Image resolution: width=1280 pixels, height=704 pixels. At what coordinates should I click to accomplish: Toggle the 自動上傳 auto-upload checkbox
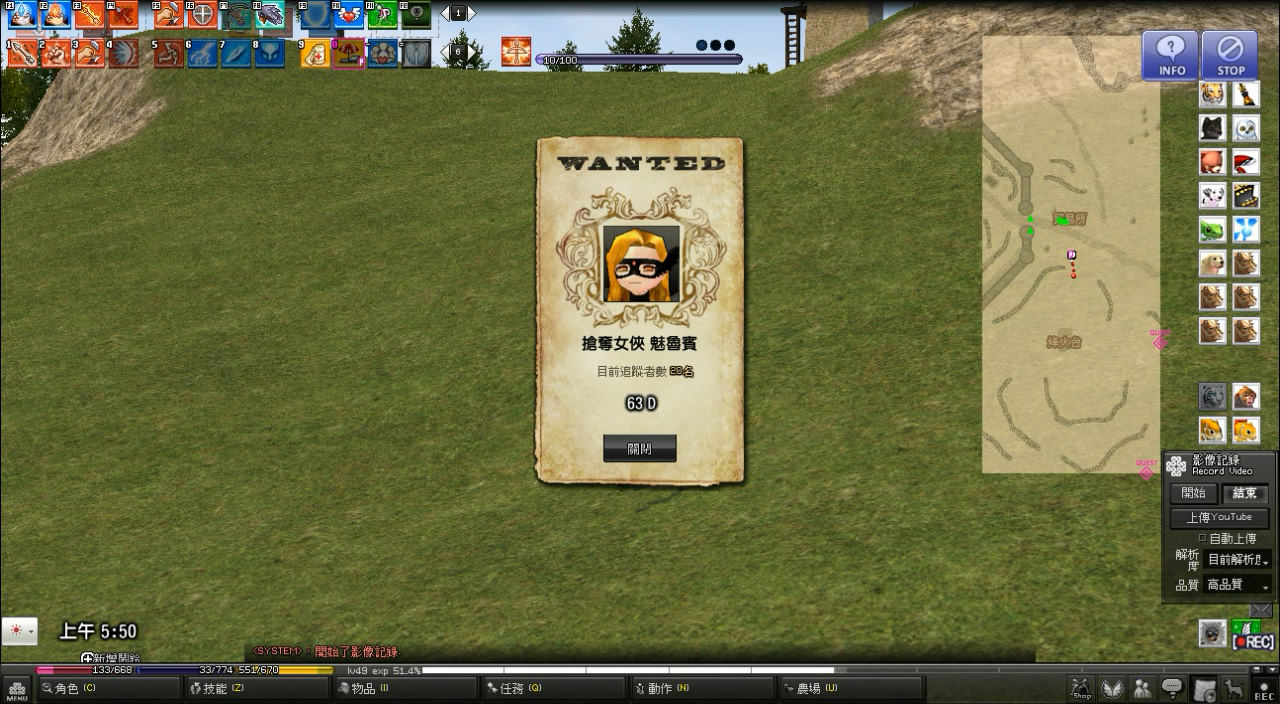1202,538
